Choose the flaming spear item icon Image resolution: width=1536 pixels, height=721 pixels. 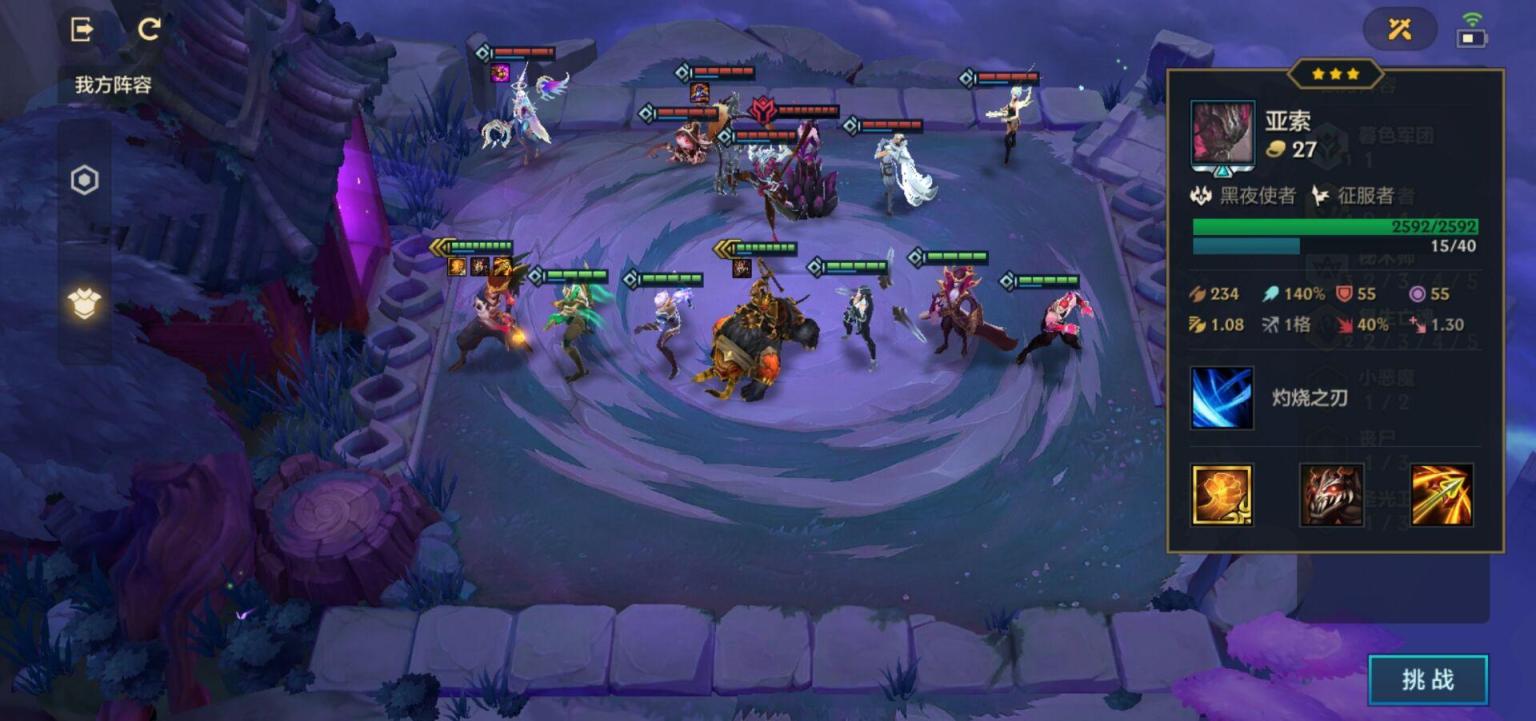(x=1441, y=494)
